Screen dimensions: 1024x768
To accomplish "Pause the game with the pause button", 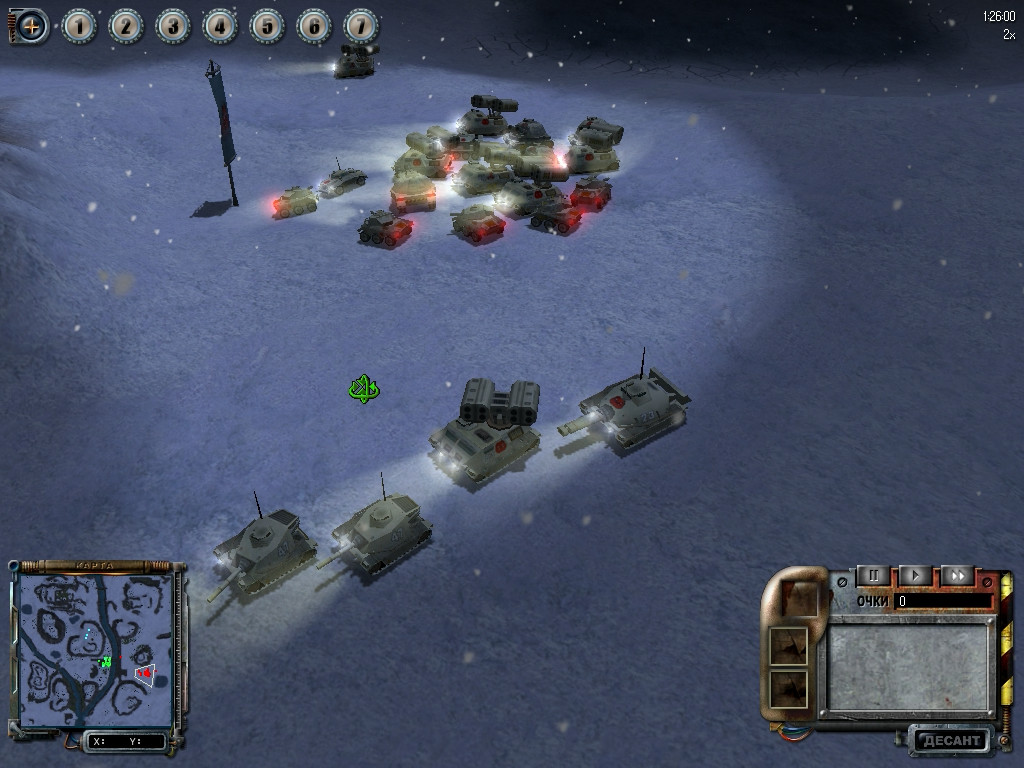I will coord(873,576).
